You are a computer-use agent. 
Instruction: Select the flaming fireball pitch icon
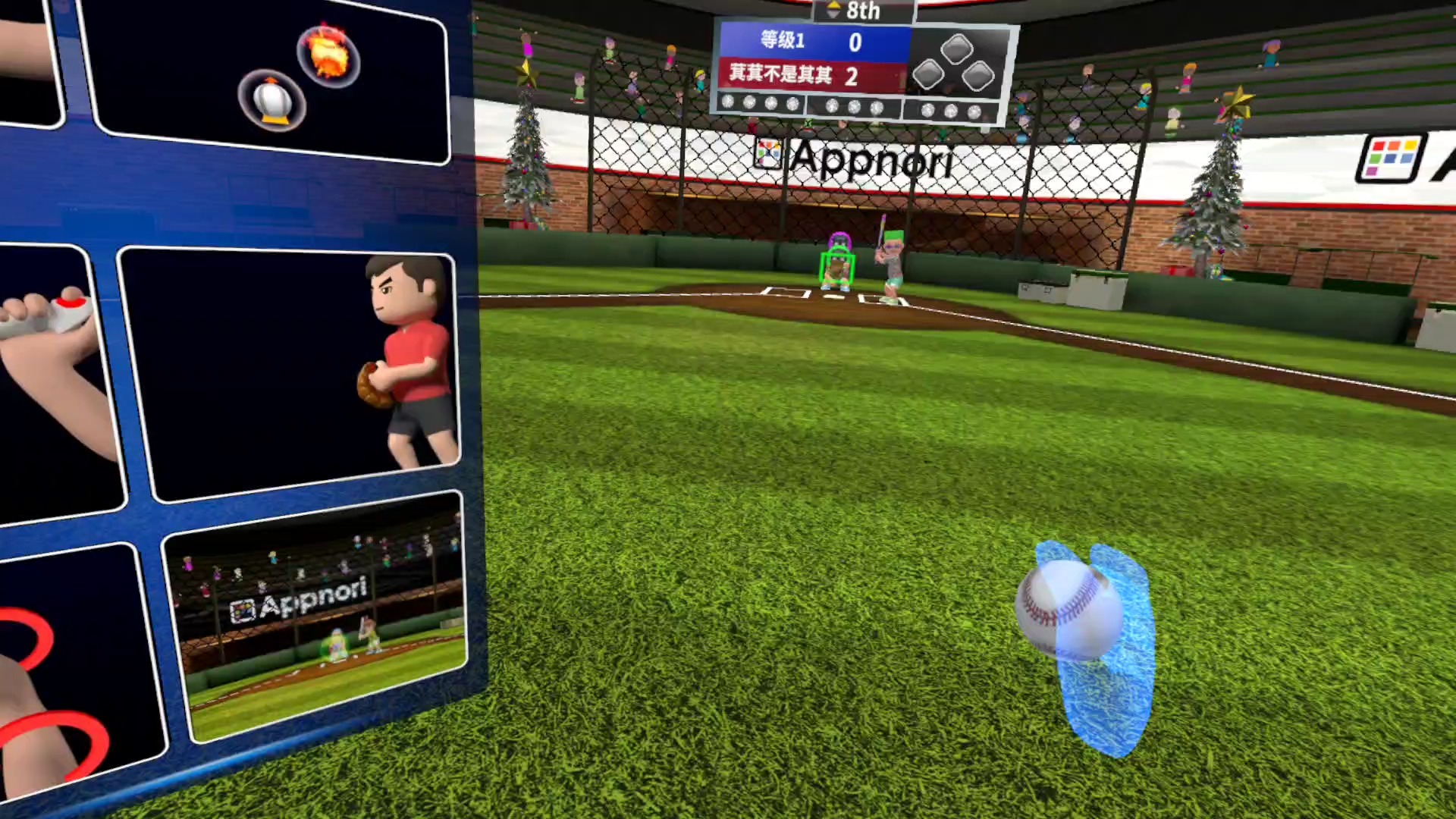[328, 55]
